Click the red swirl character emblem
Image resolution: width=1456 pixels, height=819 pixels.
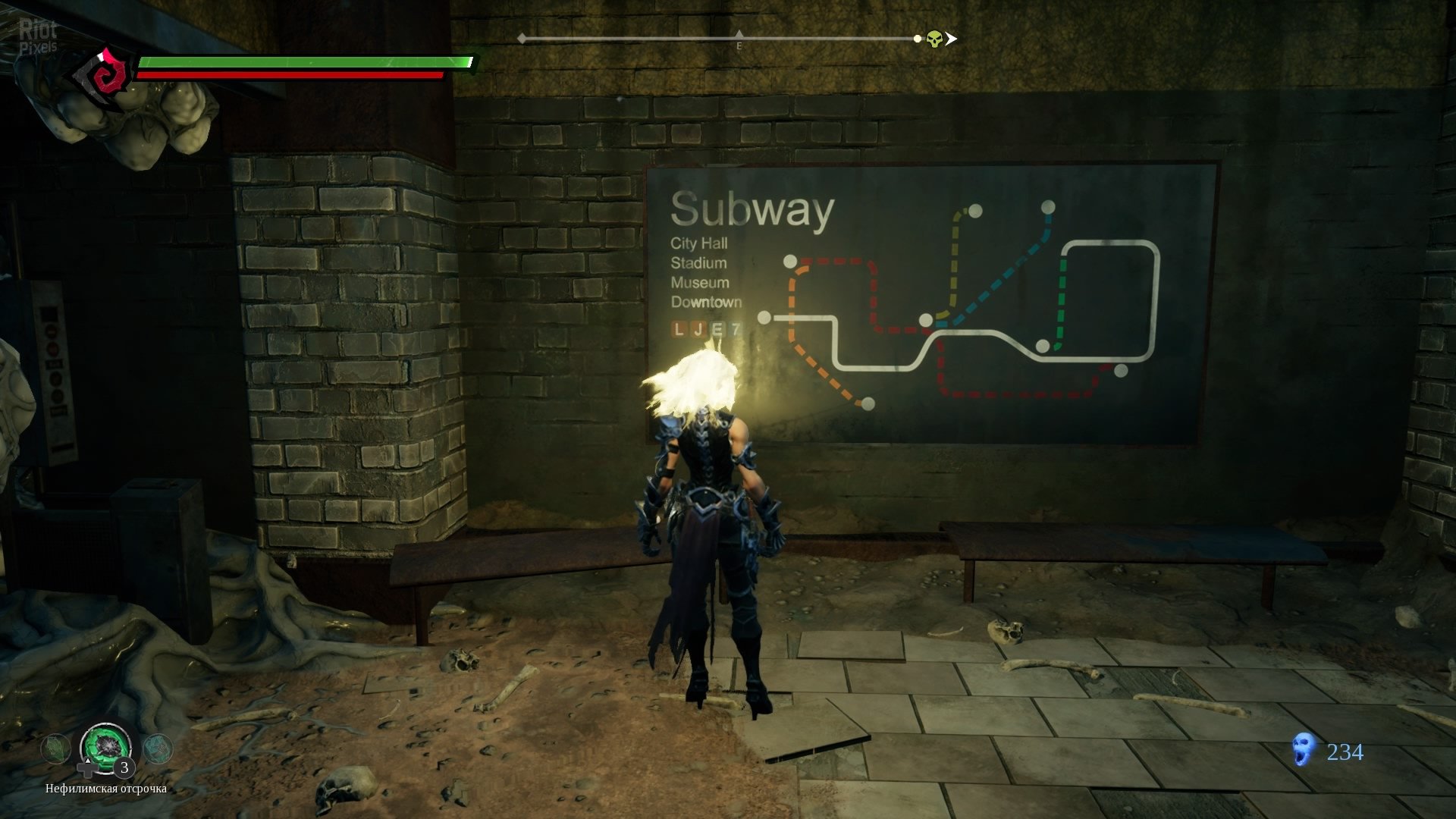pyautogui.click(x=104, y=77)
